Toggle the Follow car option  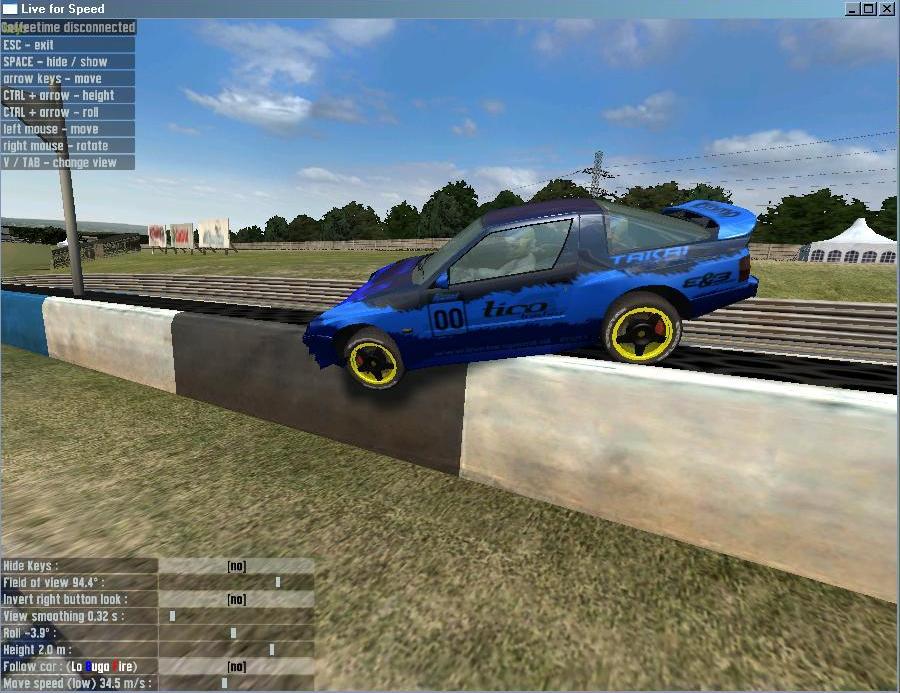236,666
